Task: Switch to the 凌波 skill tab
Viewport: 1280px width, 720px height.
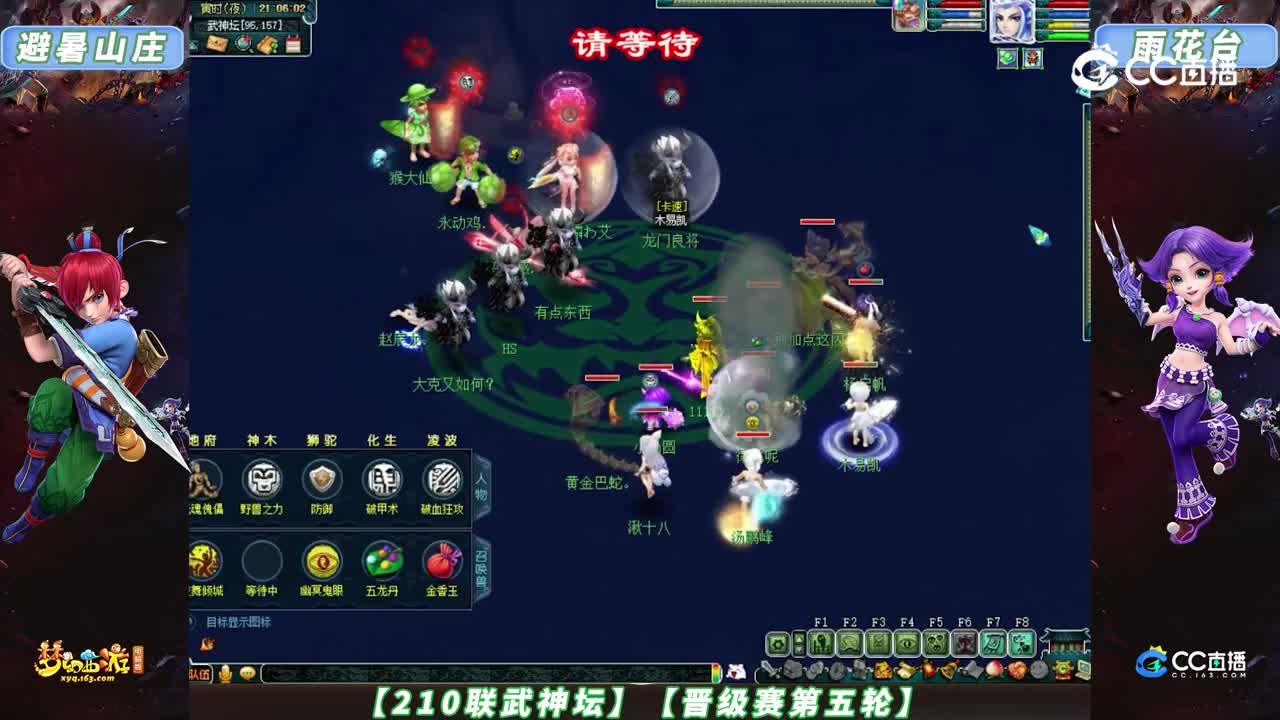Action: coord(442,440)
